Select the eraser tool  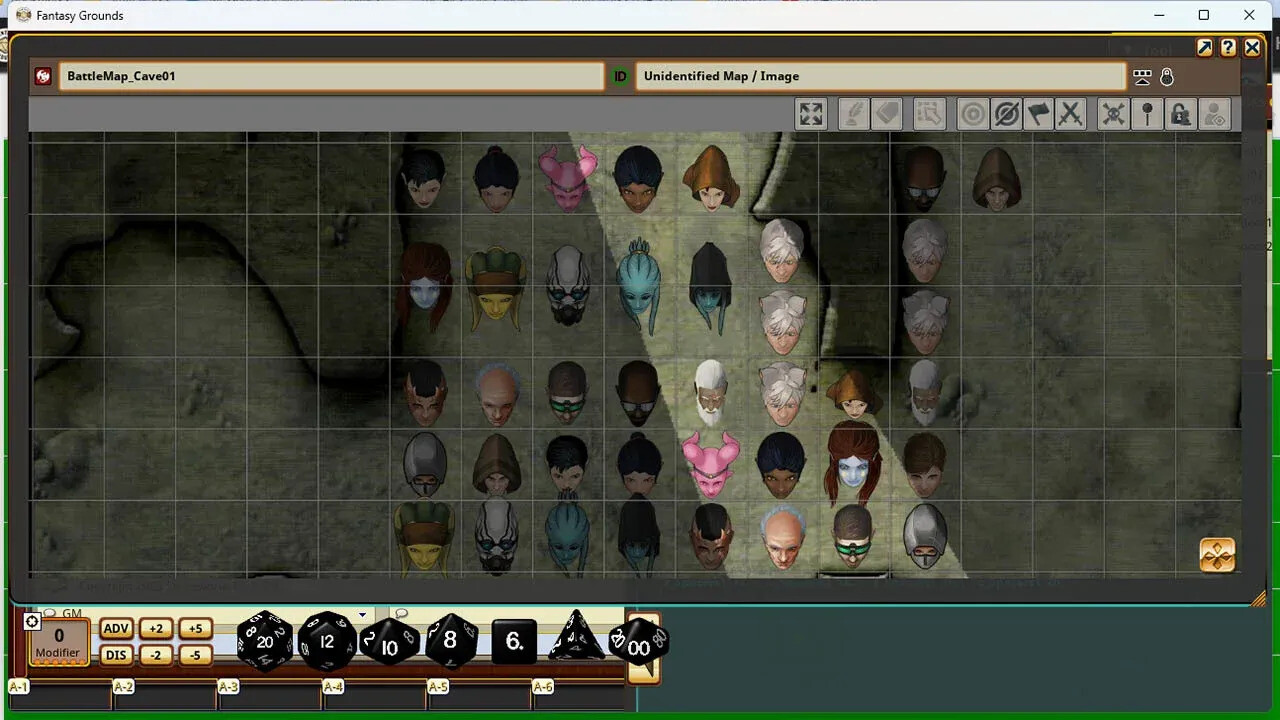(887, 113)
